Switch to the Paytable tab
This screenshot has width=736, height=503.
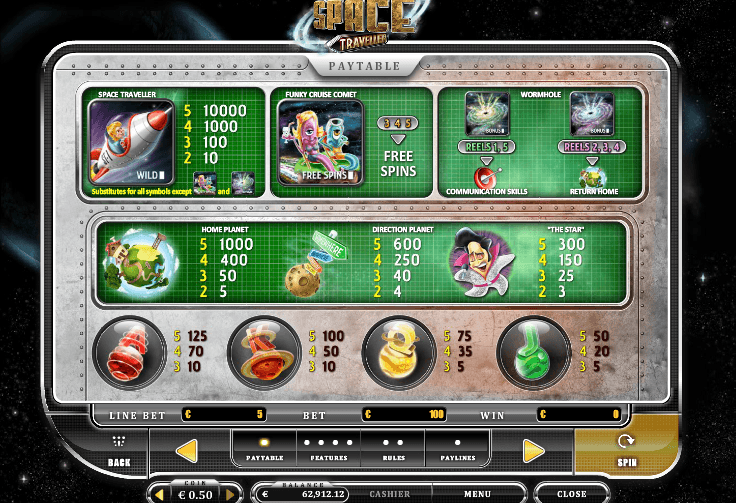click(264, 449)
